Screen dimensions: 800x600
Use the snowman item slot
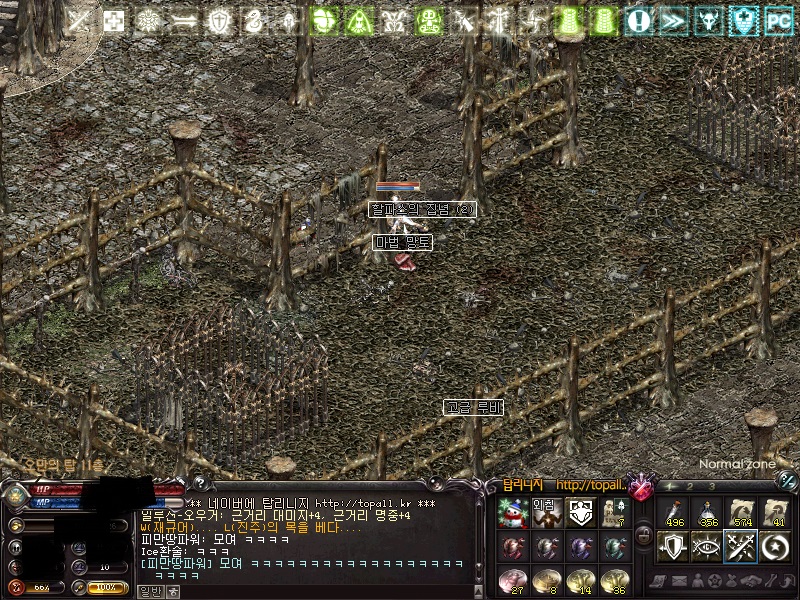click(511, 513)
